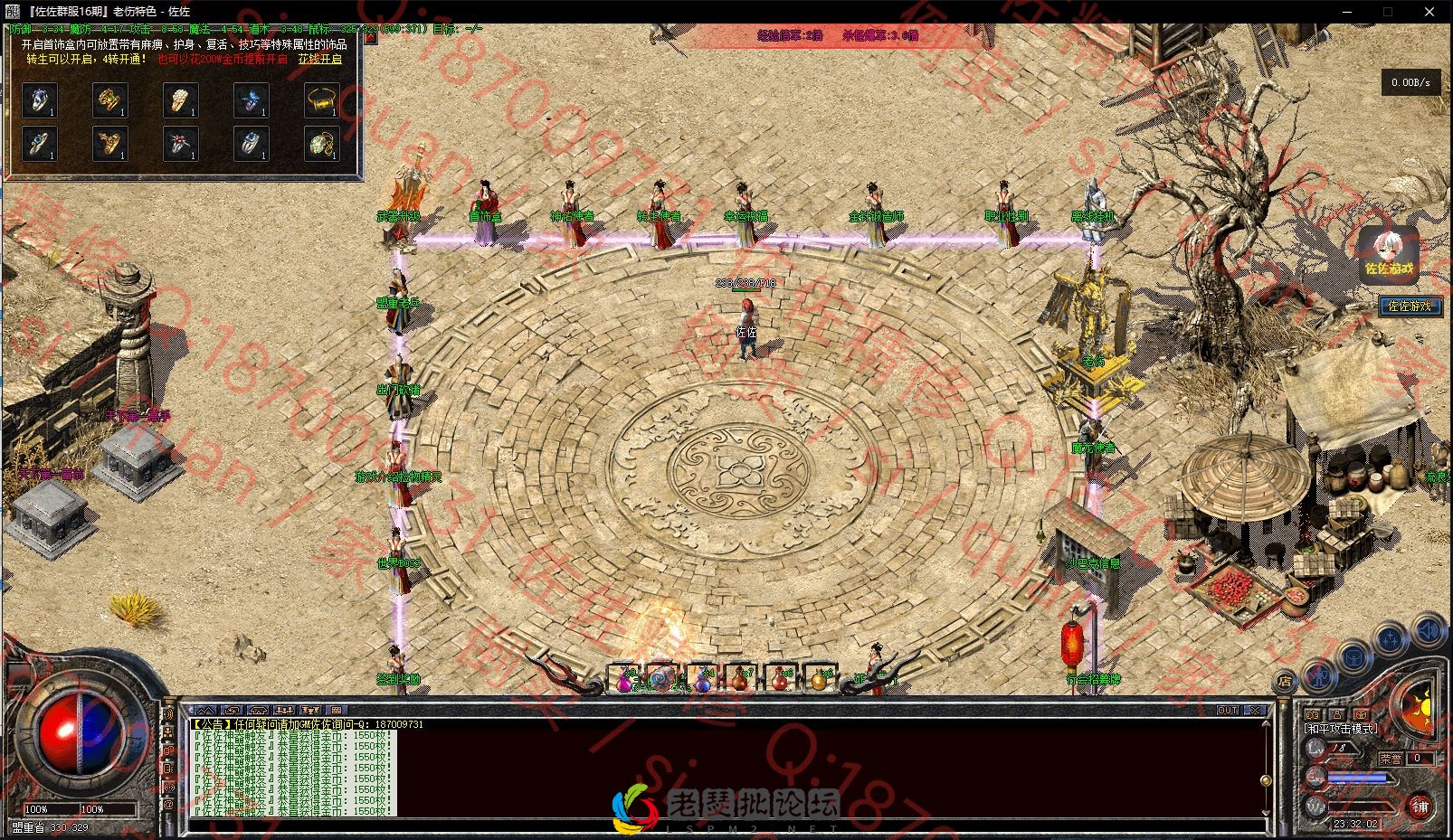Select the pearl-studded gold ring slot
This screenshot has height=840, width=1453.
180,99
